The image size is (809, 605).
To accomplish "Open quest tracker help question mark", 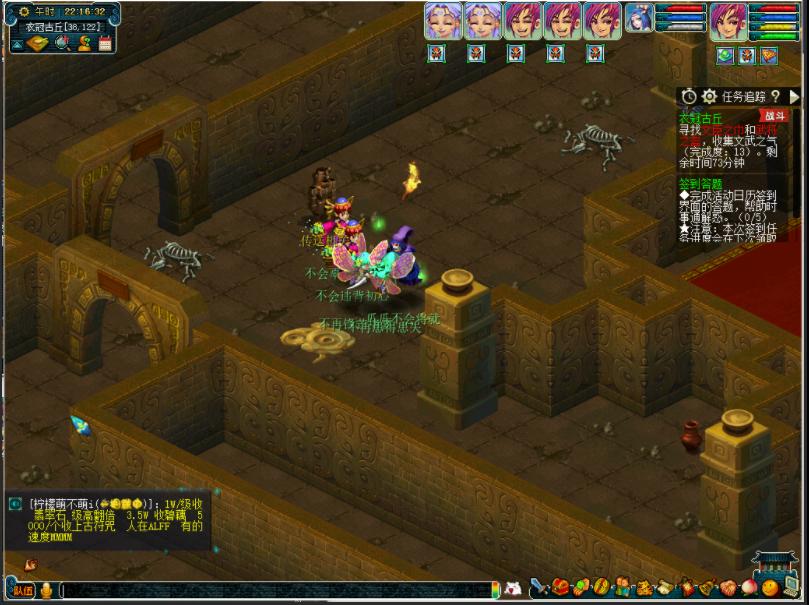I will (775, 97).
